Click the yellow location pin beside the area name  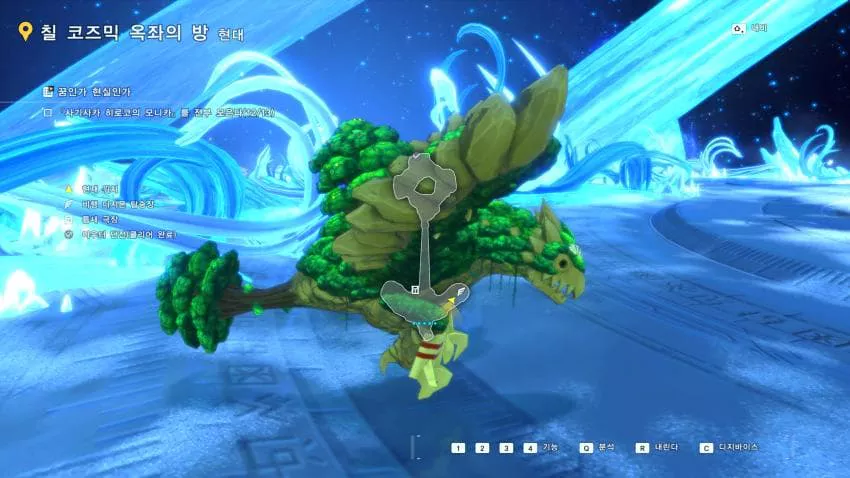tap(26, 32)
